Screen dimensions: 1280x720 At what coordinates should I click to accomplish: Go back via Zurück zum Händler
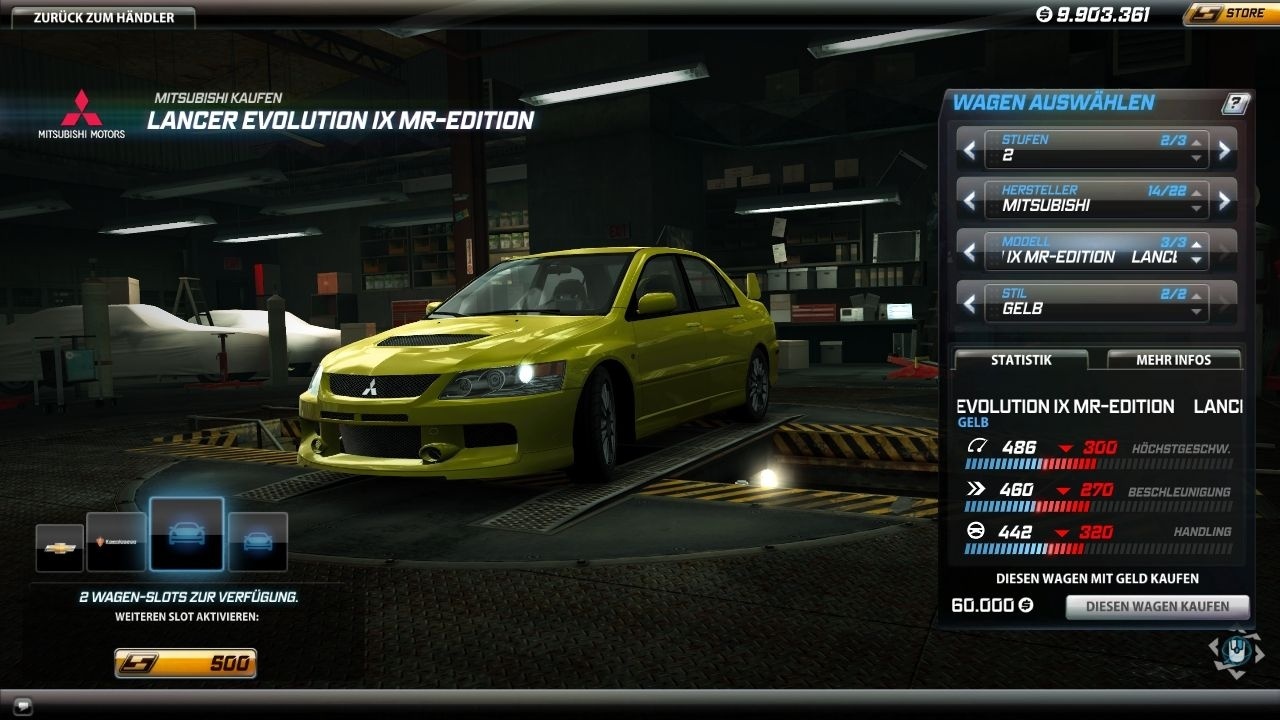coord(104,17)
